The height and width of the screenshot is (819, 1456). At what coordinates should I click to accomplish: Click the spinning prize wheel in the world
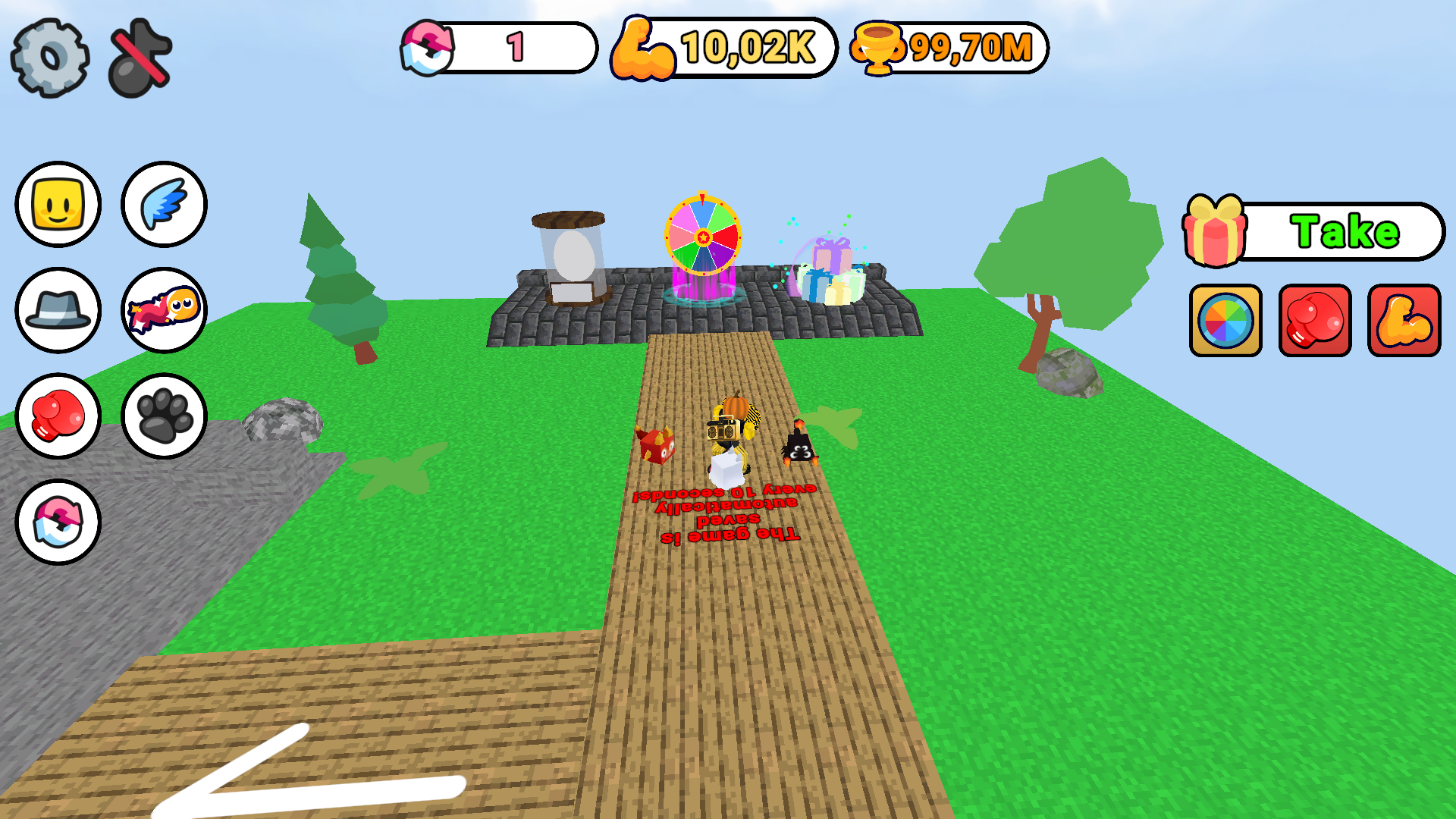point(704,235)
